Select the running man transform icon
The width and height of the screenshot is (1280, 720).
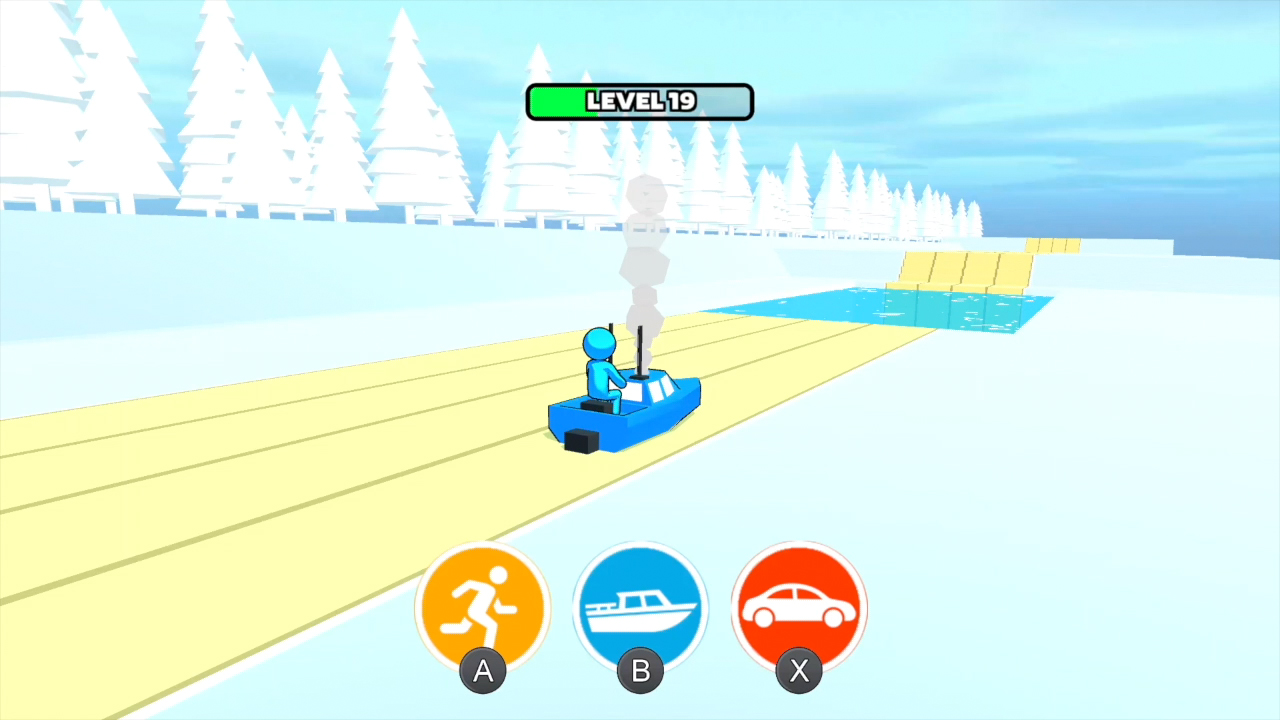483,605
